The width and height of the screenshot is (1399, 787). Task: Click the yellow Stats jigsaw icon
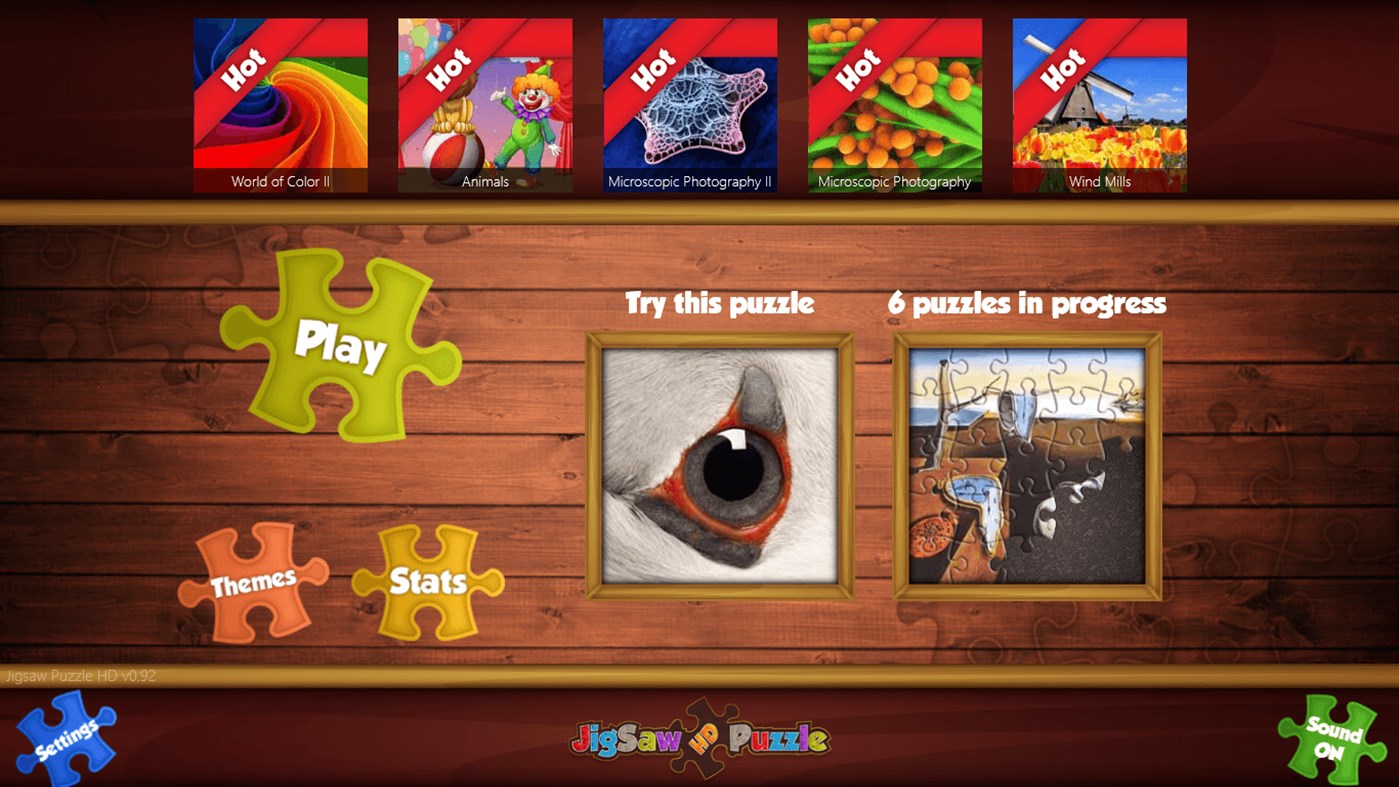coord(428,578)
